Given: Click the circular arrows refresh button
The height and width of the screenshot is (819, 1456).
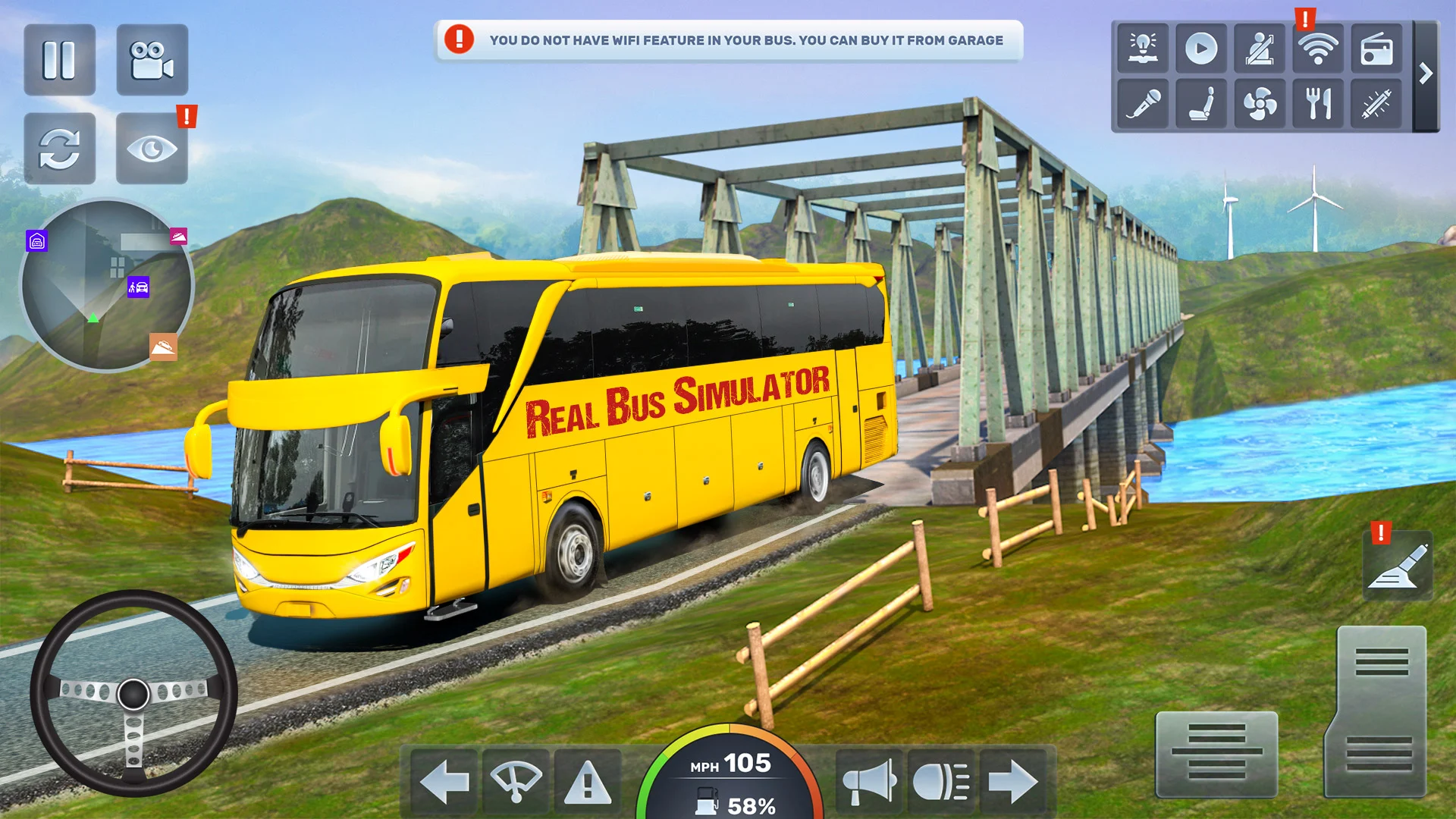Looking at the screenshot, I should tap(59, 149).
